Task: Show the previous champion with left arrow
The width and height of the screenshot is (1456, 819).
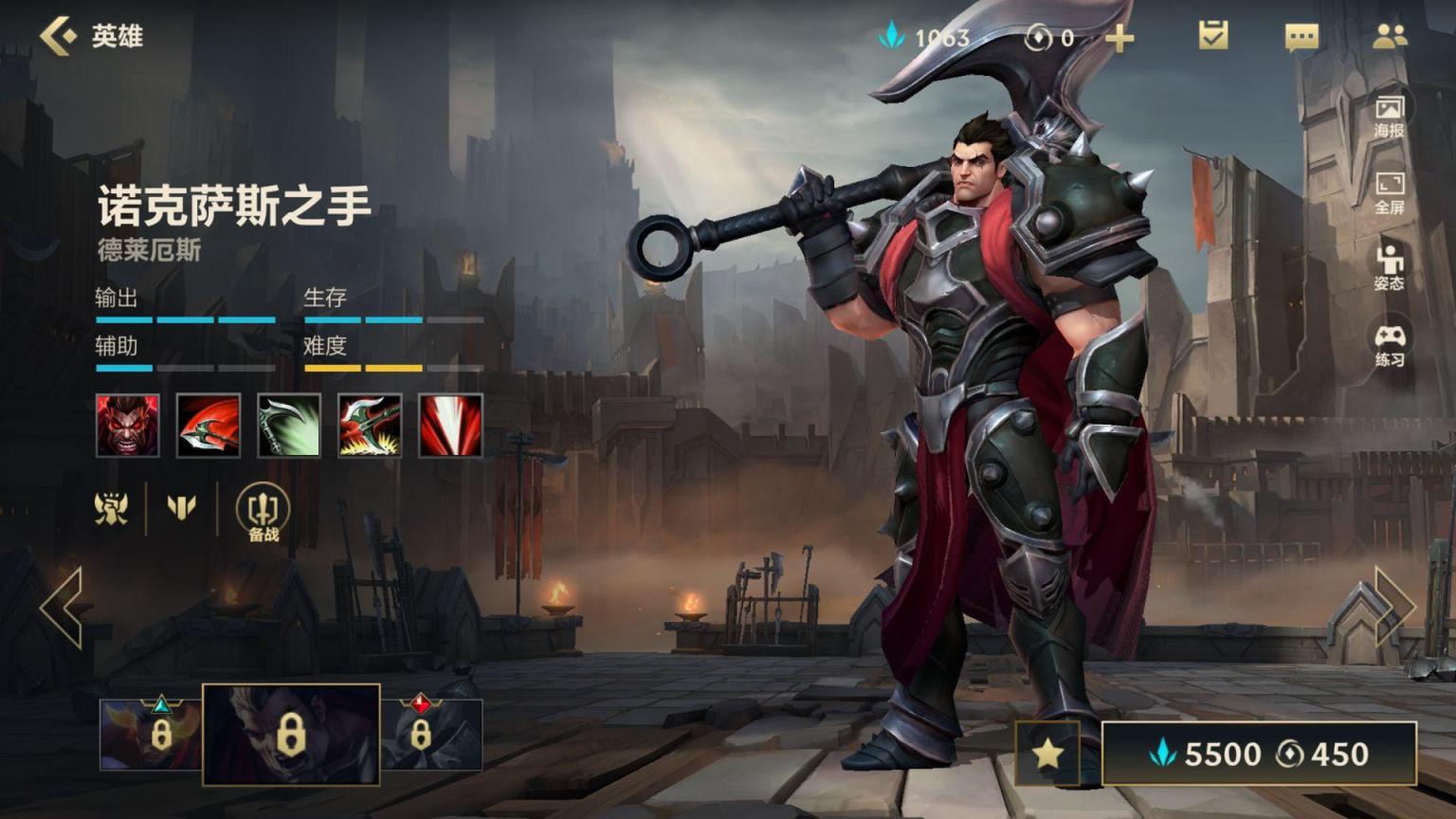Action: click(x=63, y=608)
